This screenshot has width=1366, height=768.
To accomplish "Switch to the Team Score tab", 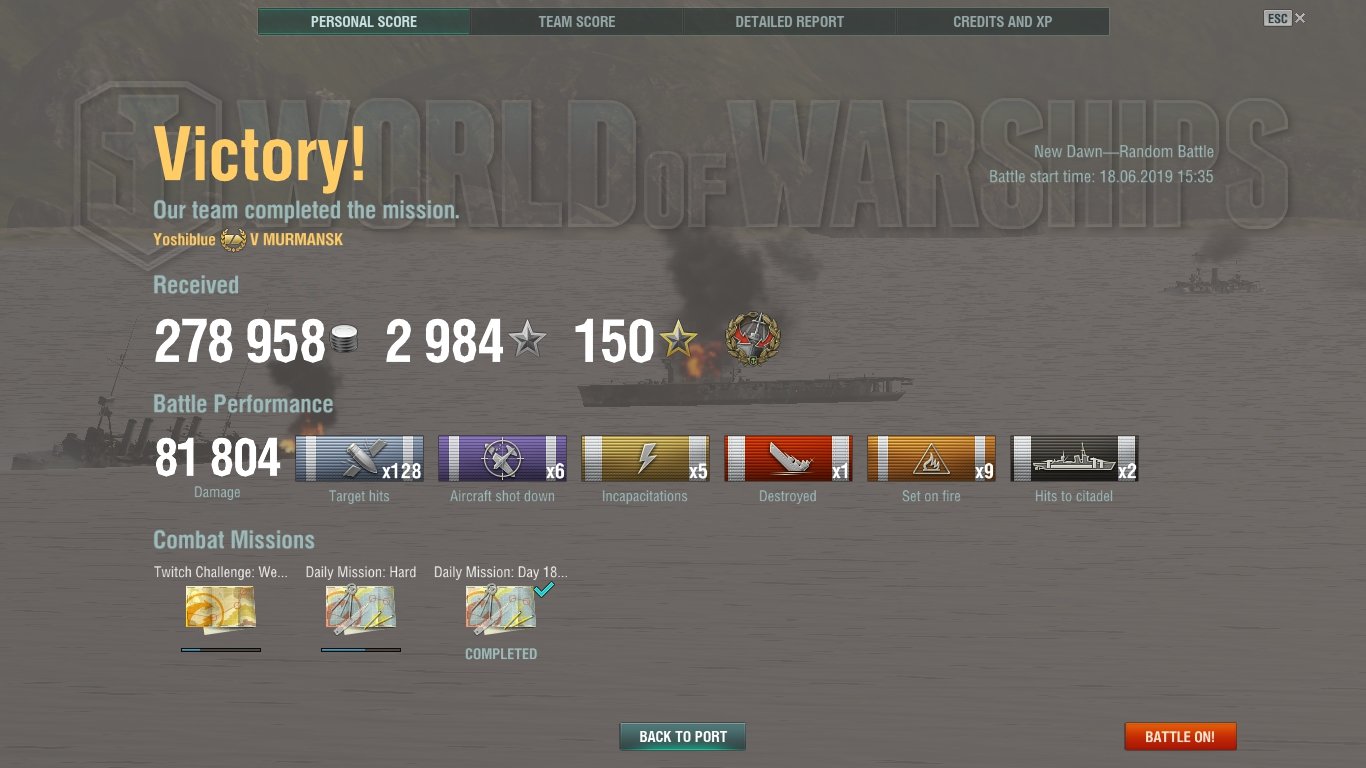I will [577, 22].
